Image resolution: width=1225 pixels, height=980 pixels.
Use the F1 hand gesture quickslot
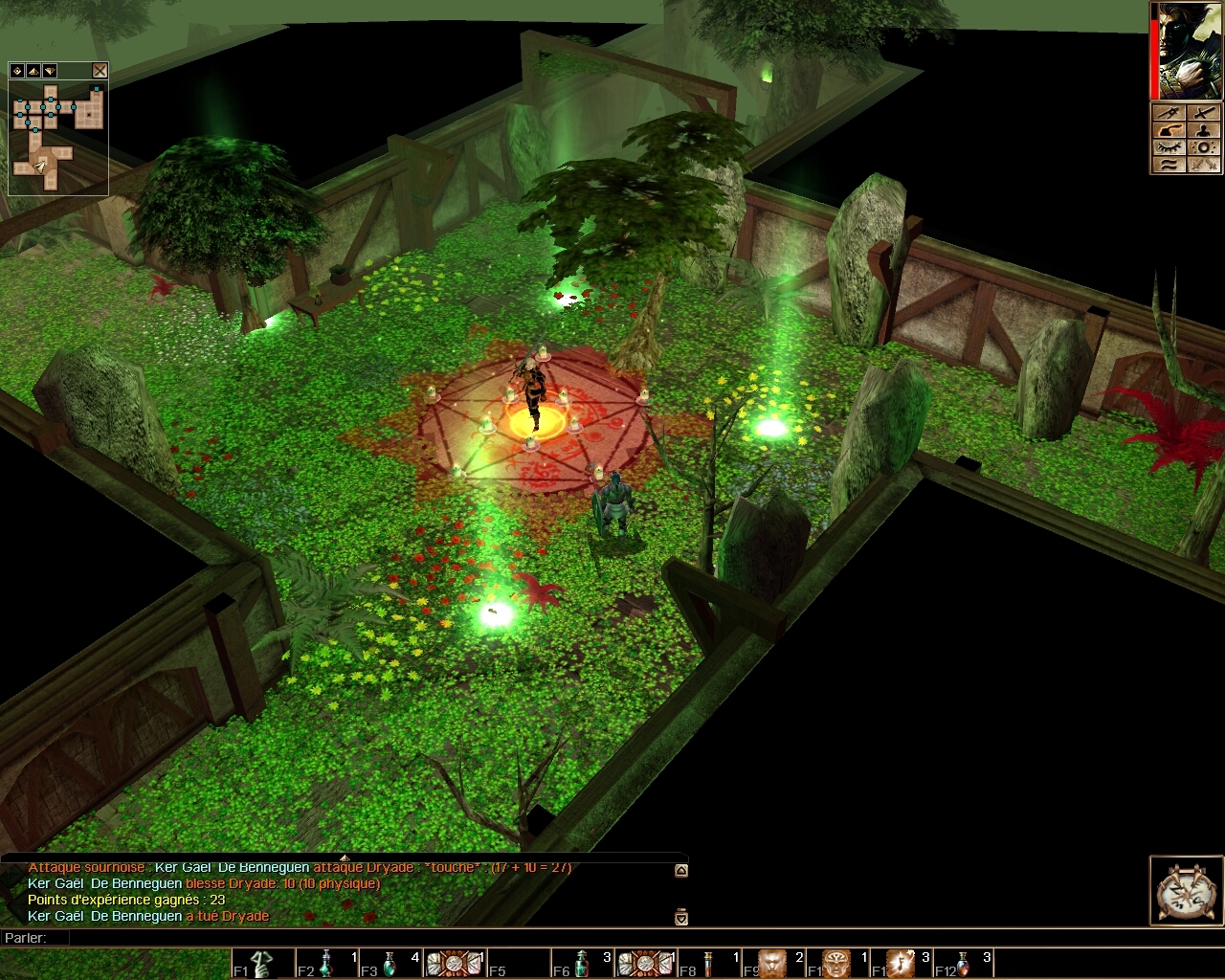(261, 964)
